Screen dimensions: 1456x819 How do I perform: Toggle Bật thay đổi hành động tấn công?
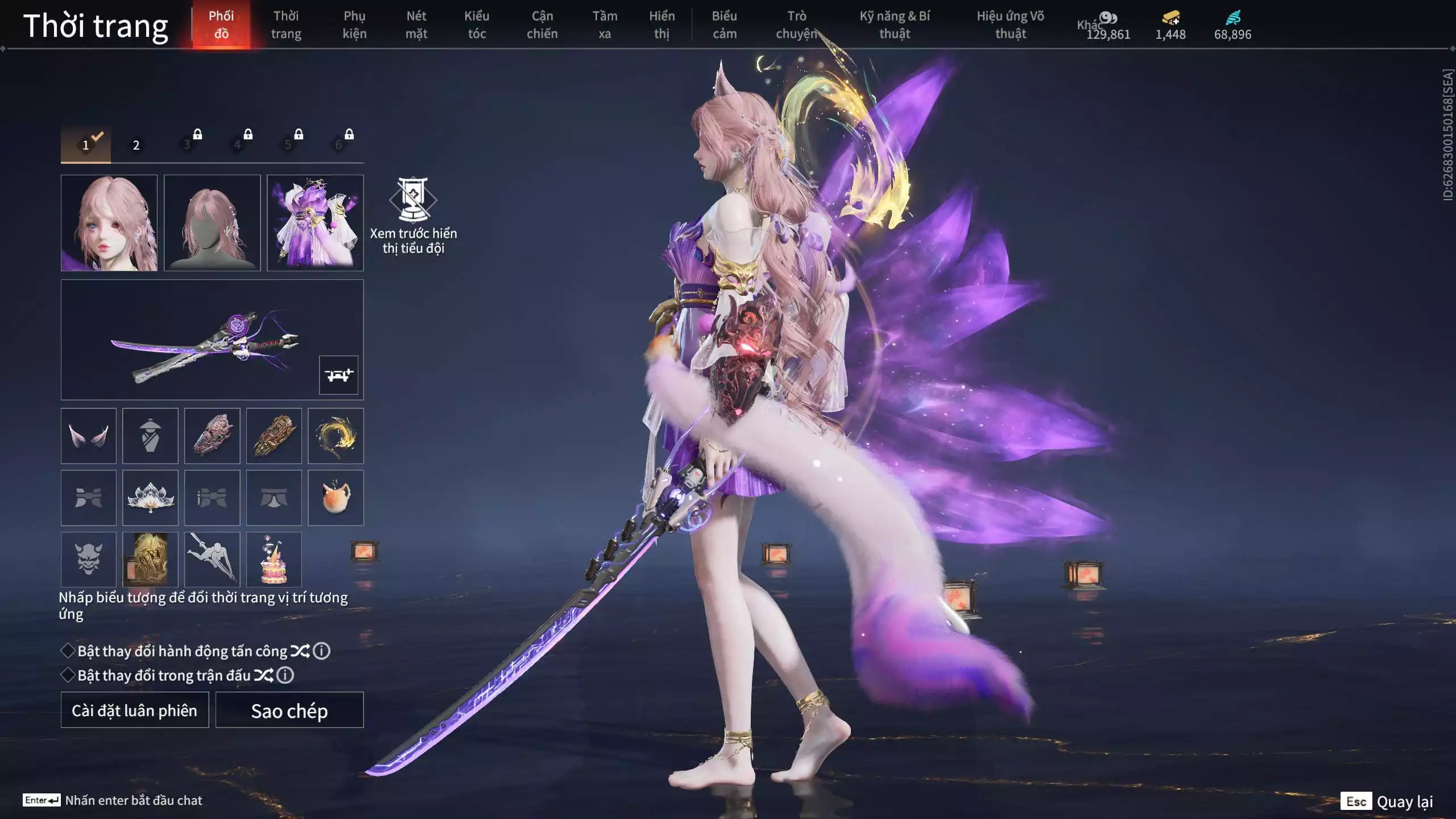[68, 651]
